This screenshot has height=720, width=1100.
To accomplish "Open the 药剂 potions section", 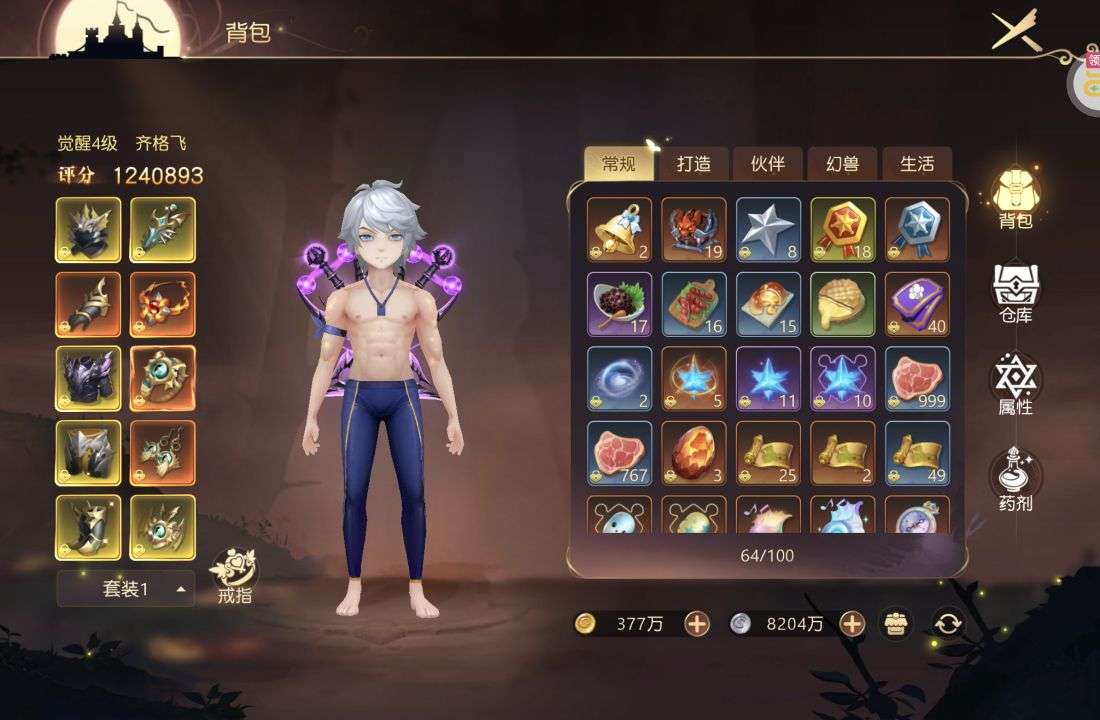I will [1015, 481].
